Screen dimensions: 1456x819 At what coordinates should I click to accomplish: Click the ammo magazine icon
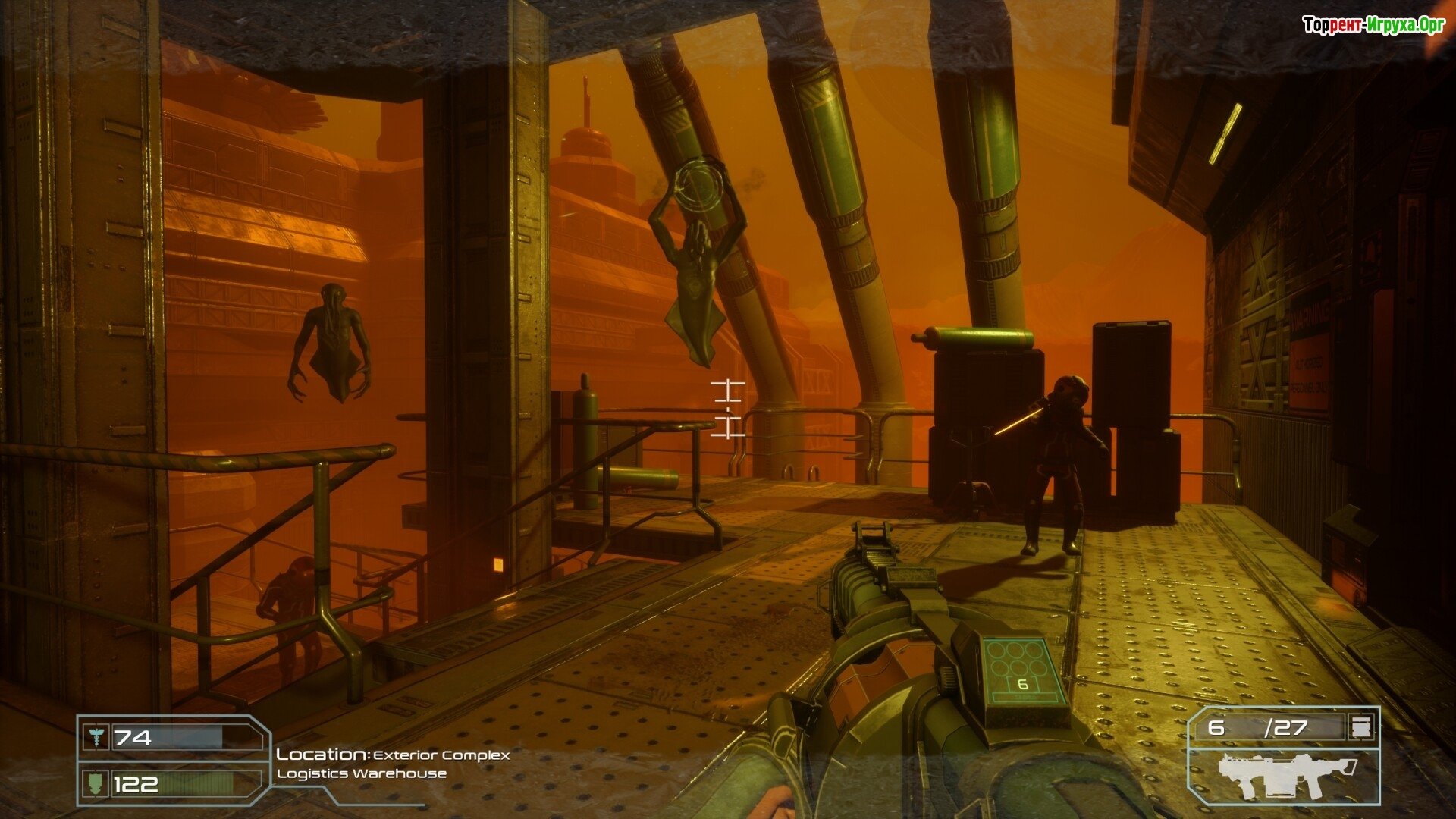pyautogui.click(x=1360, y=728)
